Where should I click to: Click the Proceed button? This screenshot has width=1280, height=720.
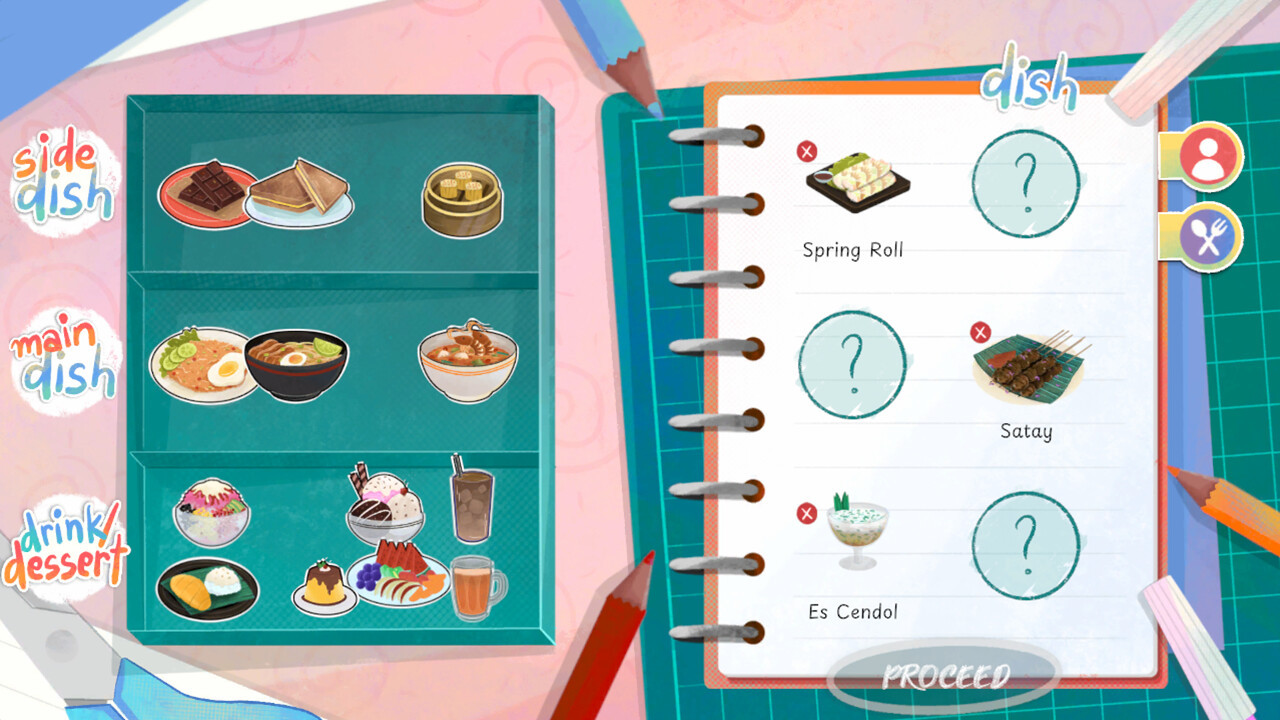[945, 677]
